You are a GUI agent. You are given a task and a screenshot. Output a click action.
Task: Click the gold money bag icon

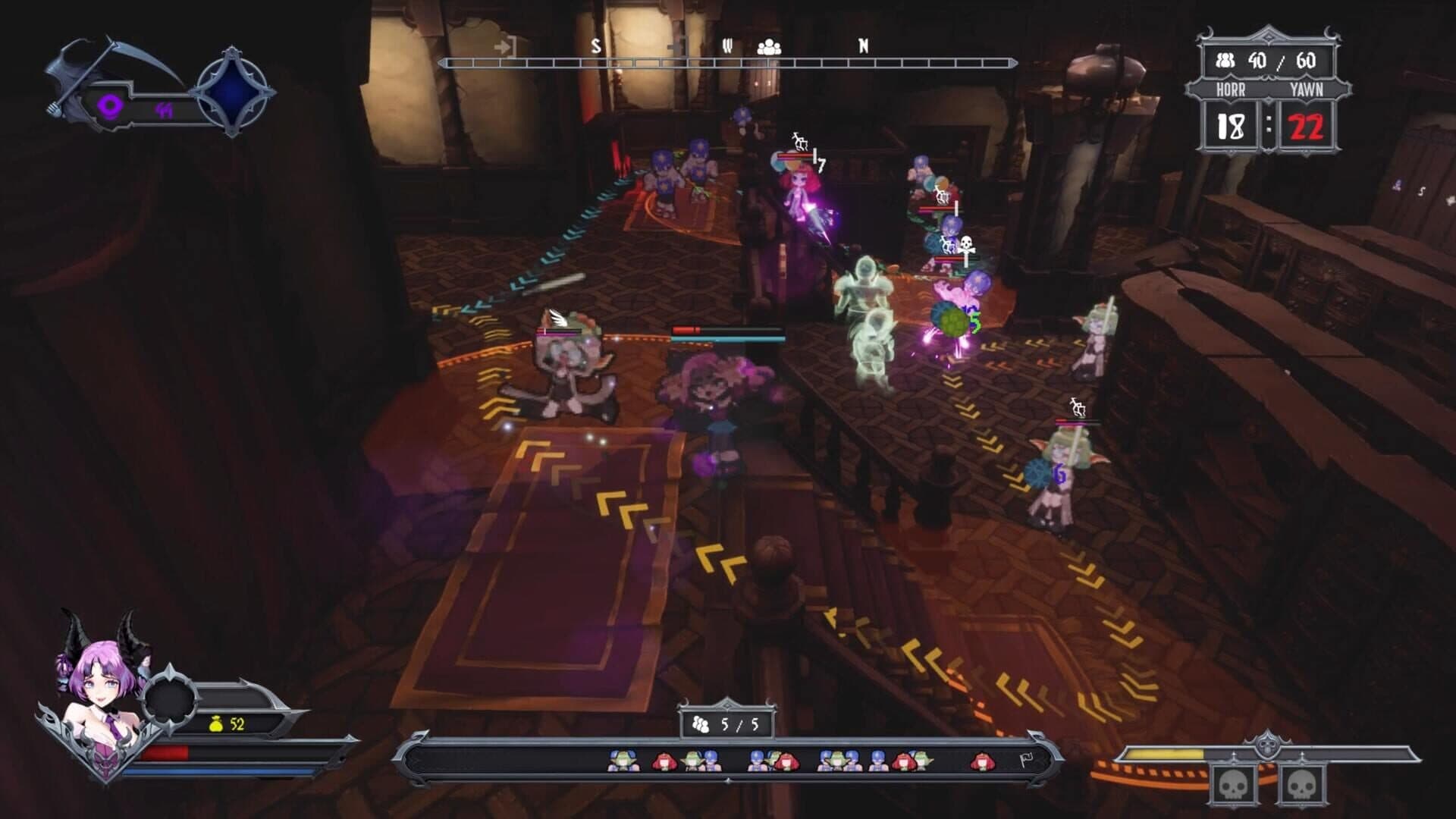click(216, 724)
